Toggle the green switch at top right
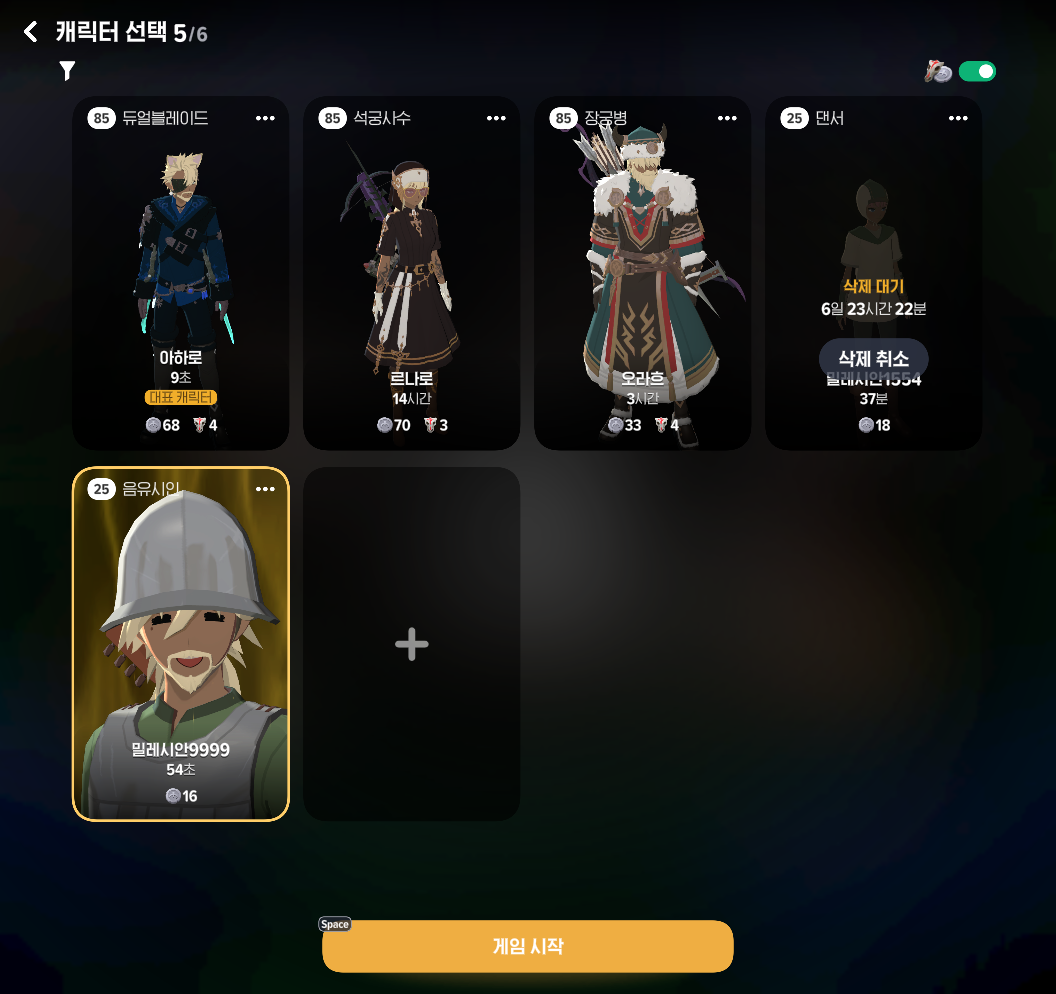The width and height of the screenshot is (1056, 994). point(977,71)
